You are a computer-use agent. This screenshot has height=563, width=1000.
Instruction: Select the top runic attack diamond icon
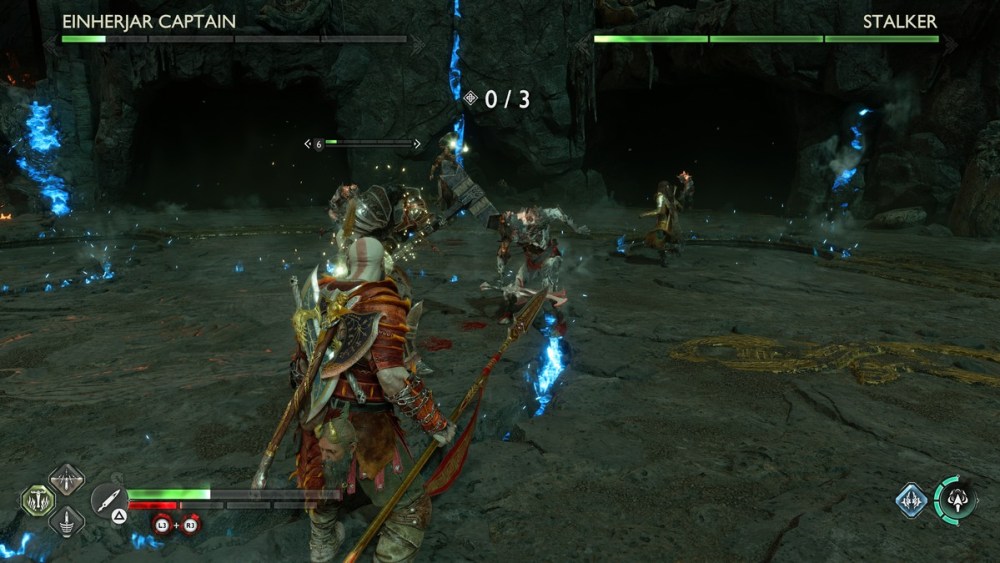pos(66,479)
